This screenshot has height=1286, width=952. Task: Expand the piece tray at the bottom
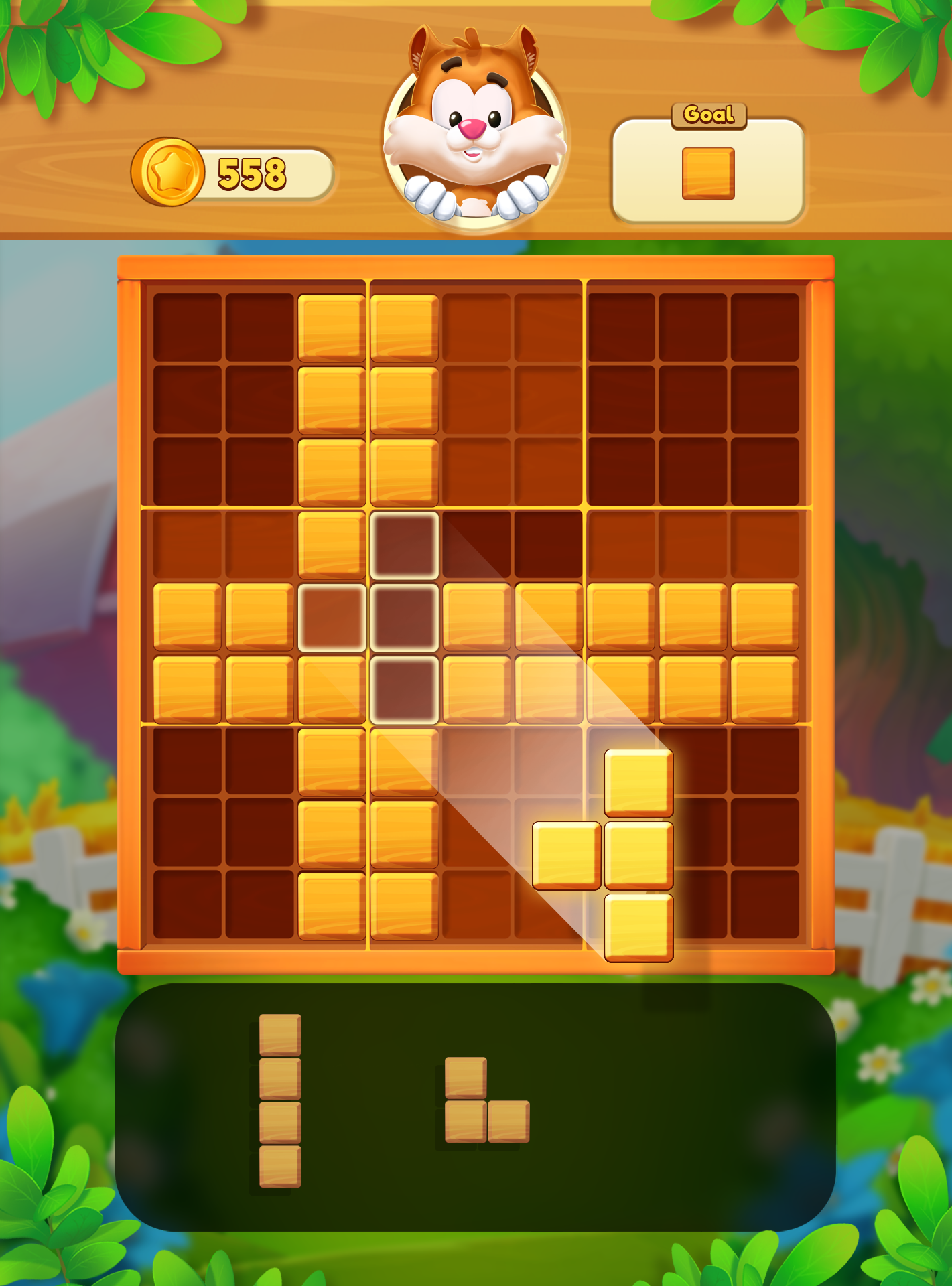(476, 1105)
